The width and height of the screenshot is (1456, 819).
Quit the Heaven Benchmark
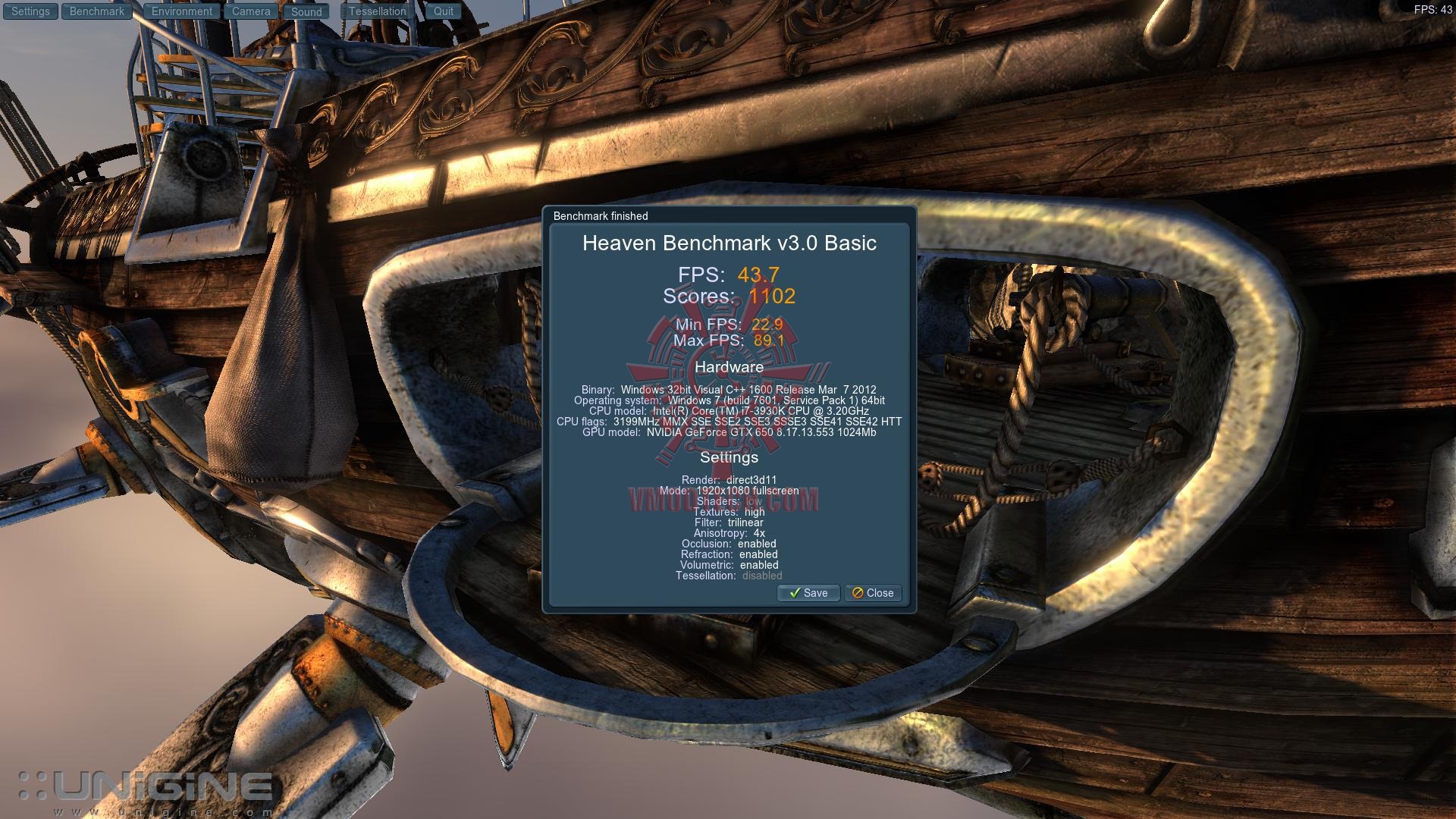(x=444, y=11)
